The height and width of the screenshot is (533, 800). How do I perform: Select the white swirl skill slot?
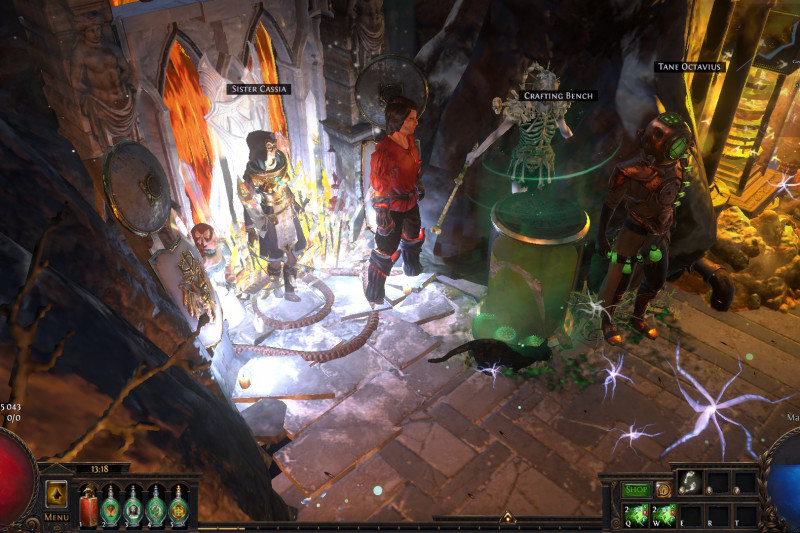(689, 483)
